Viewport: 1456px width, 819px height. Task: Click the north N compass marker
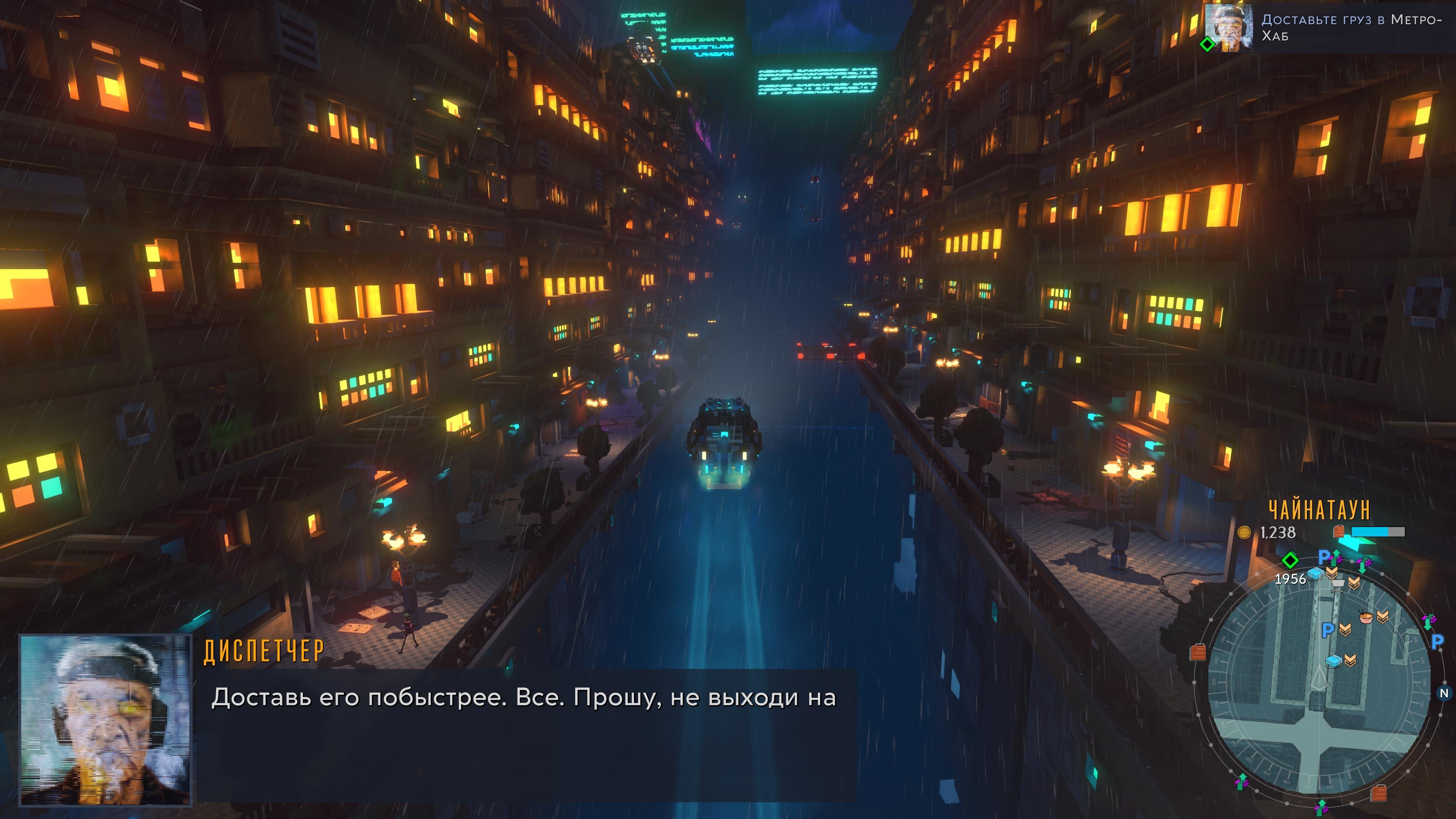click(1443, 693)
